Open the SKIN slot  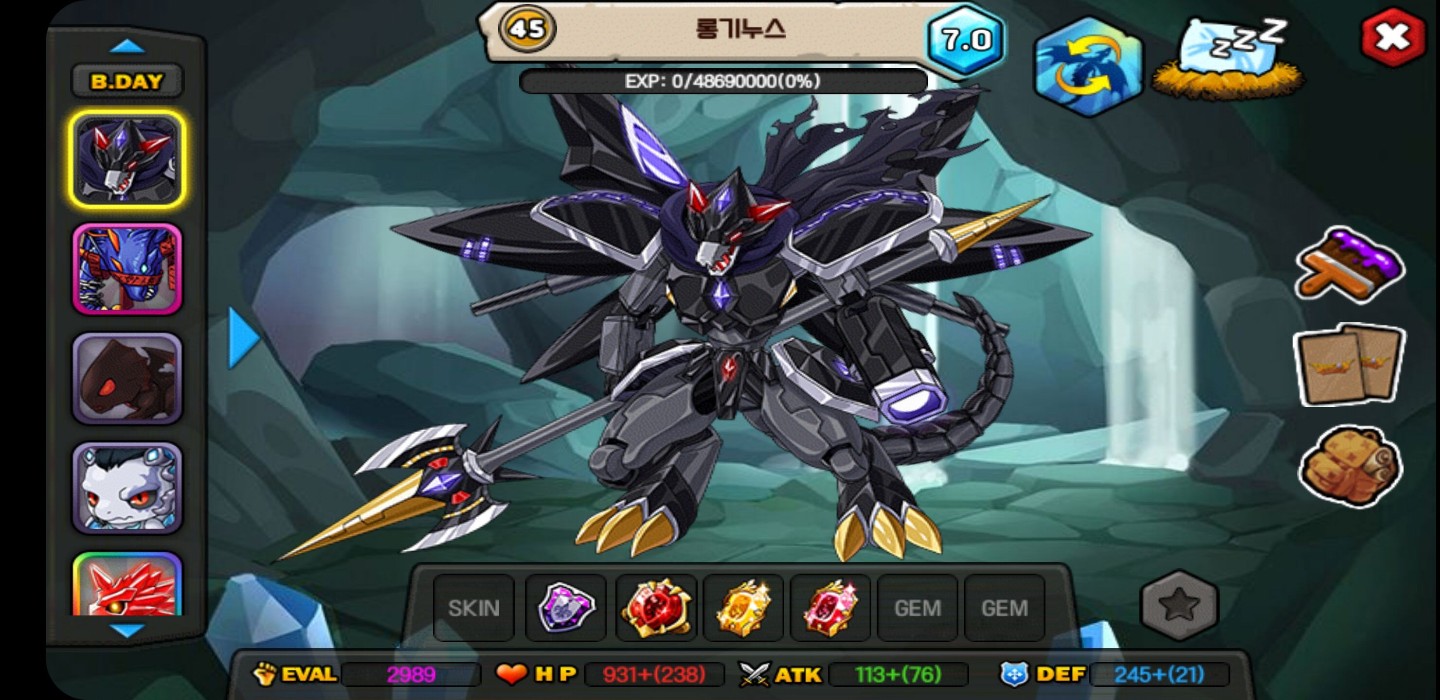click(474, 607)
